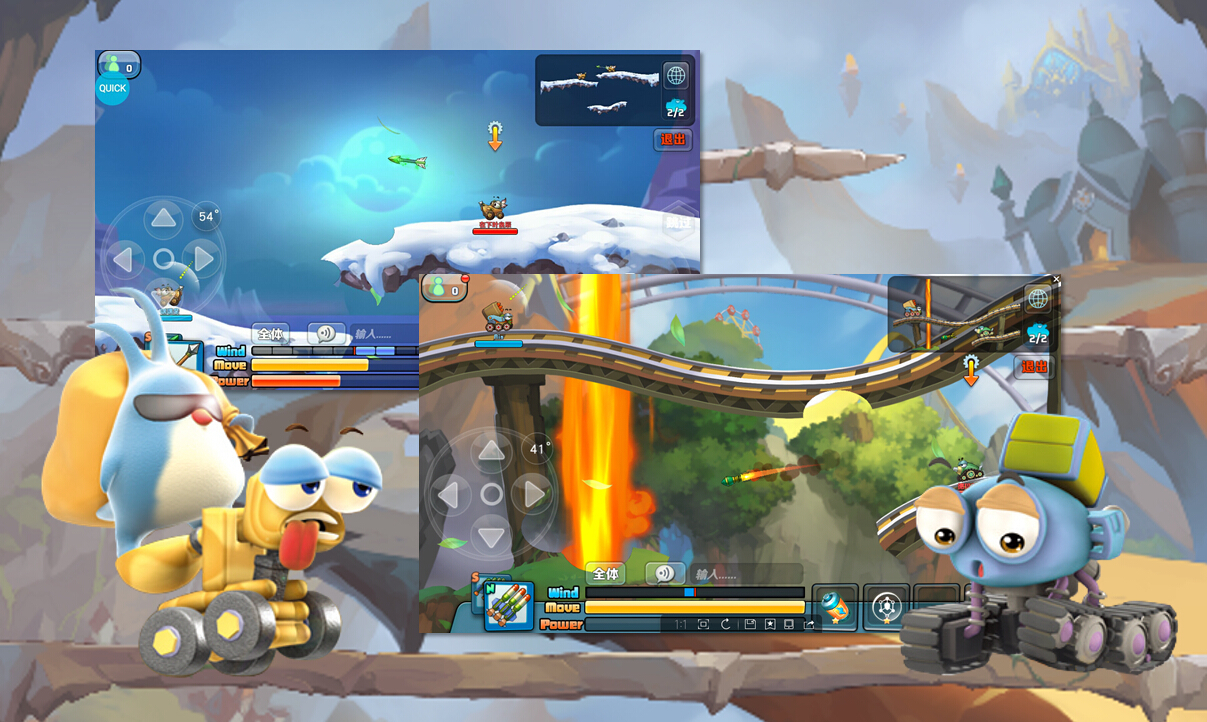The image size is (1207, 722).
Task: Tap the left arrow on the roller-coaster d-pad
Action: pos(449,494)
